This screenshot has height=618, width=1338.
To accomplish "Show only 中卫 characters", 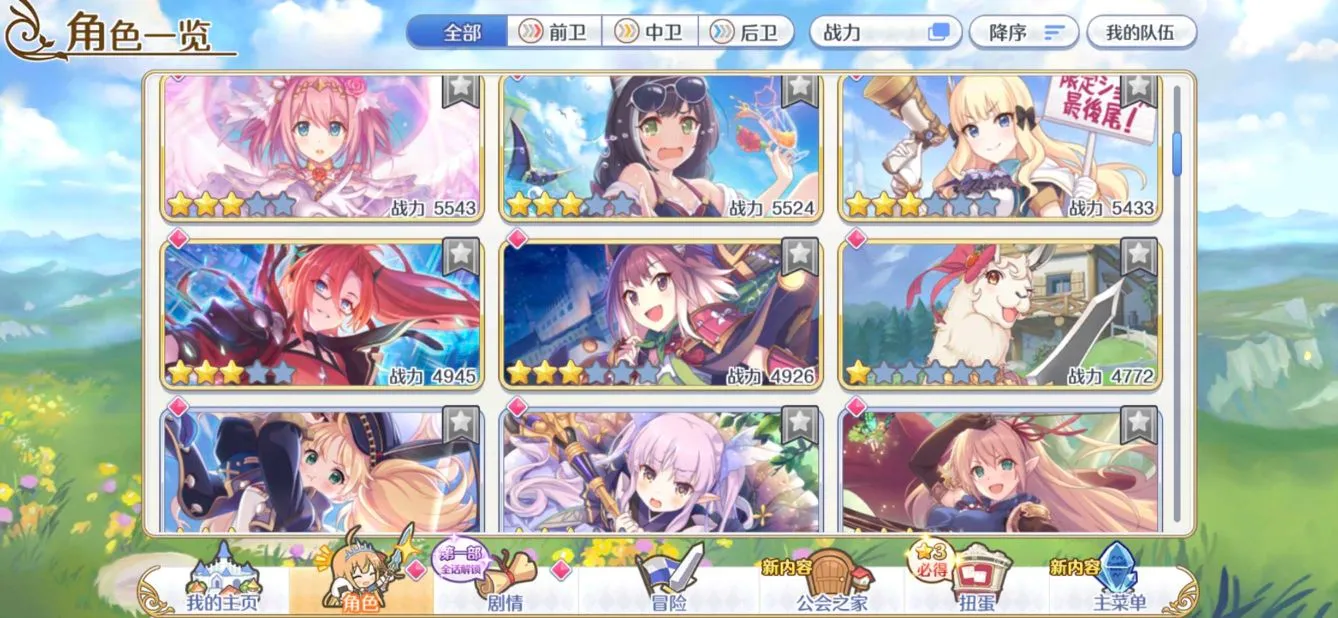I will (649, 32).
